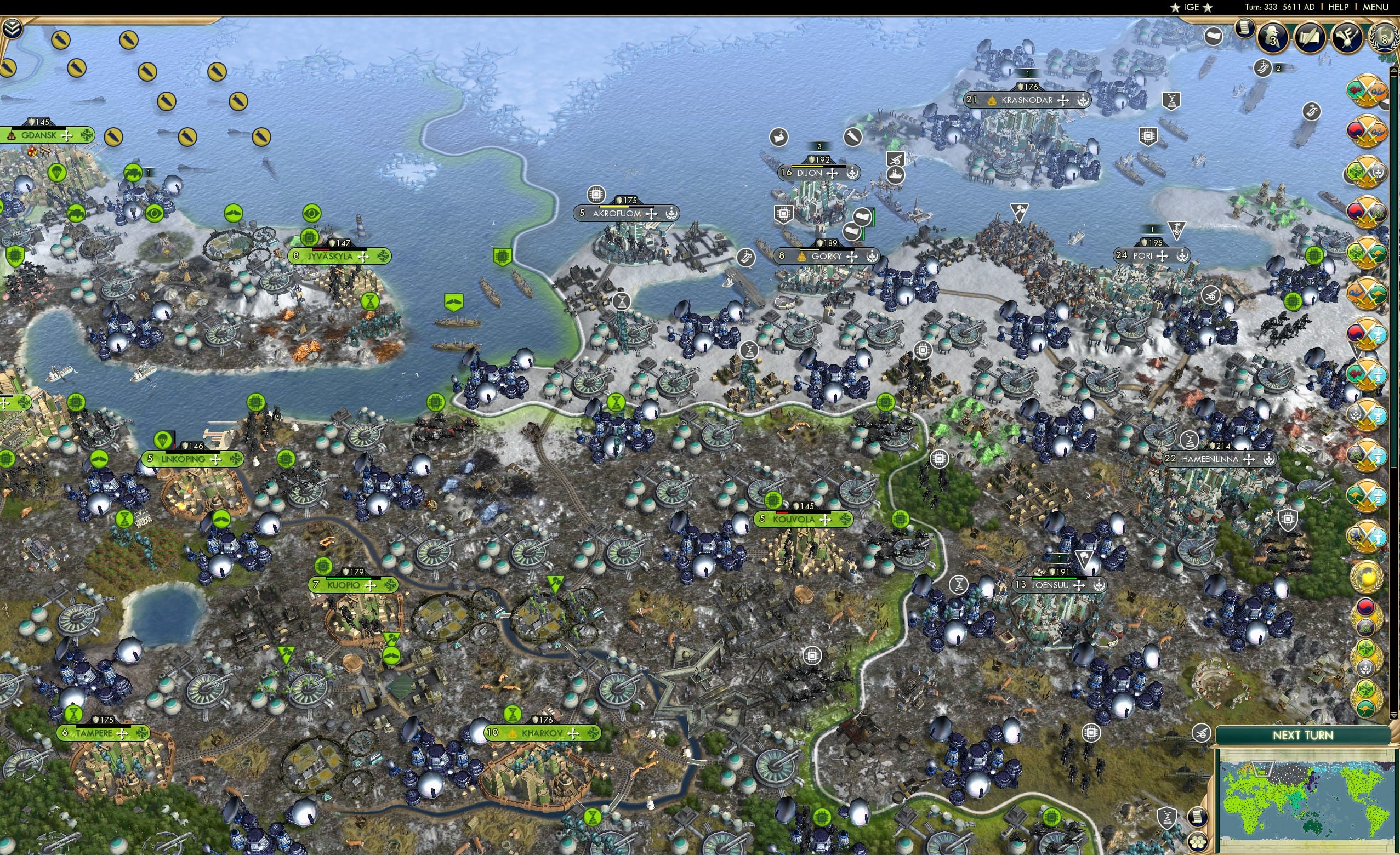This screenshot has width=1400, height=855.
Task: Open the espionage overview spy icon
Action: pyautogui.click(x=1274, y=37)
